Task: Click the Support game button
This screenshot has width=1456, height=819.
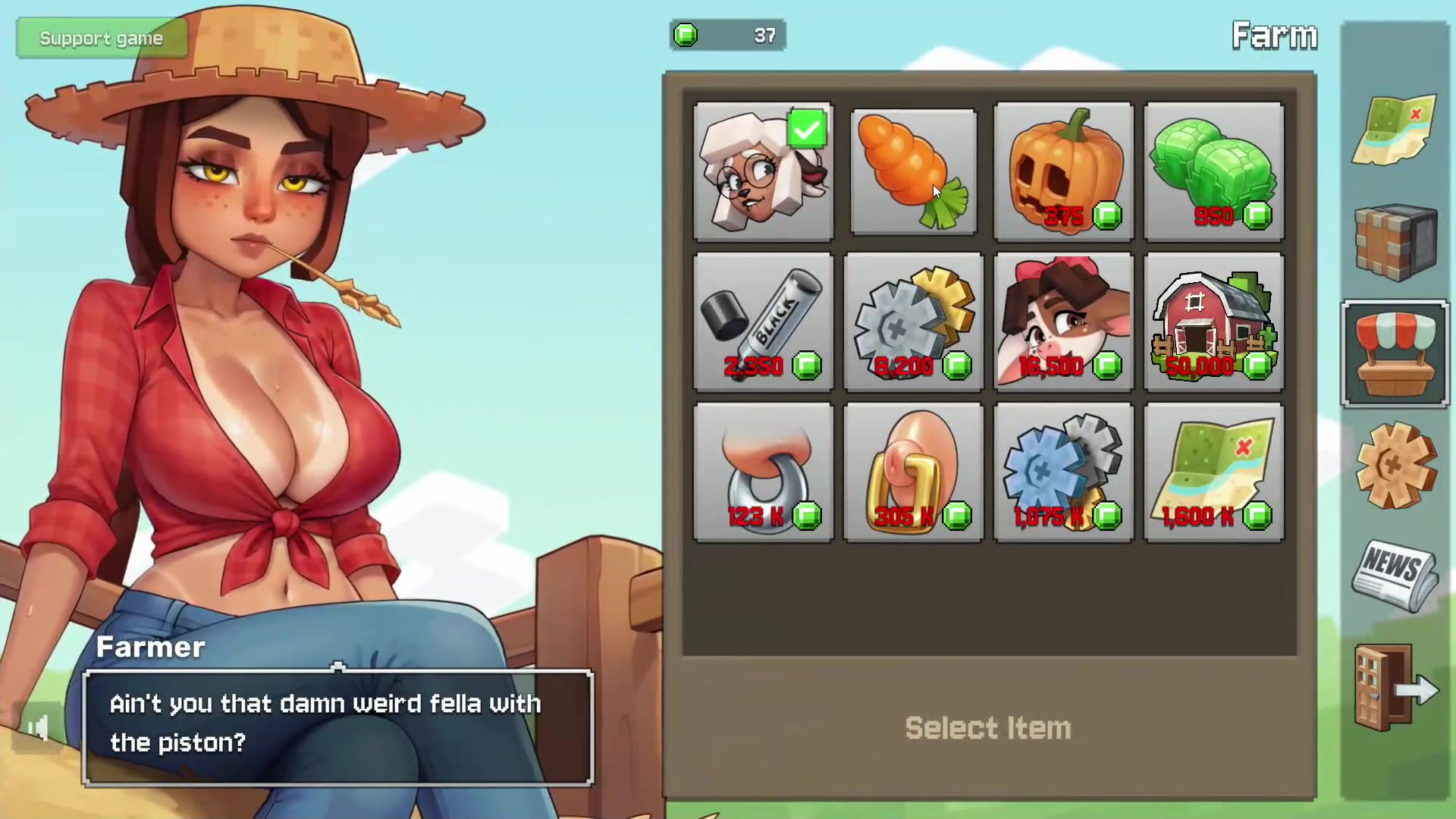Action: point(101,39)
